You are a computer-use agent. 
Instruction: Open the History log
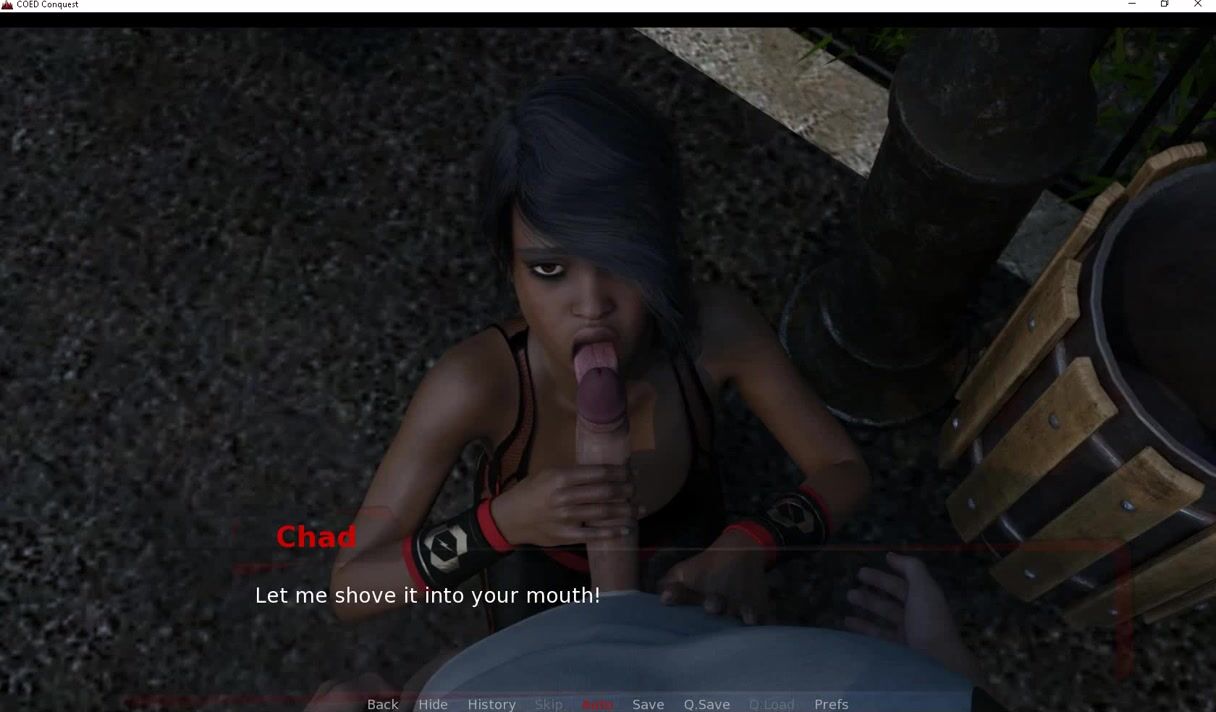pyautogui.click(x=492, y=704)
